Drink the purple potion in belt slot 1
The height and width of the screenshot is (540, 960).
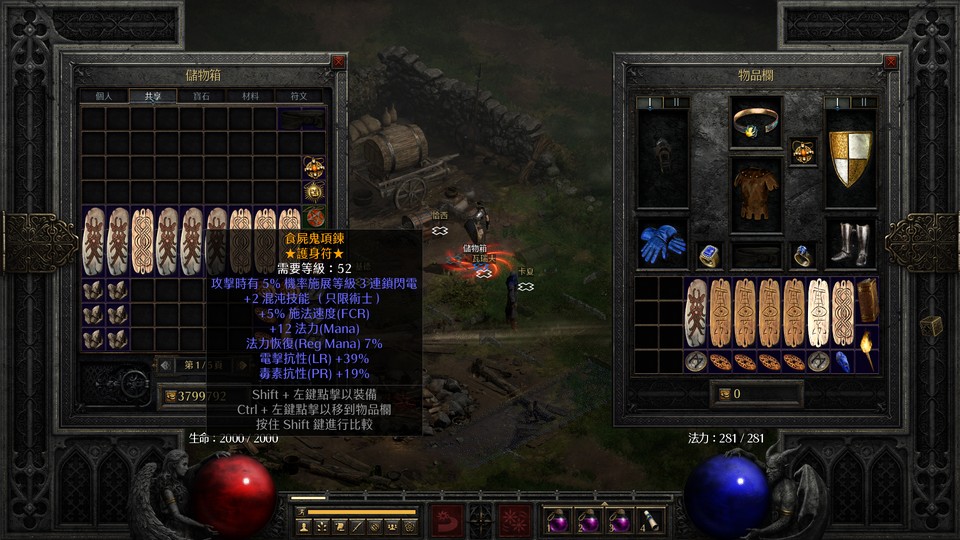(558, 520)
